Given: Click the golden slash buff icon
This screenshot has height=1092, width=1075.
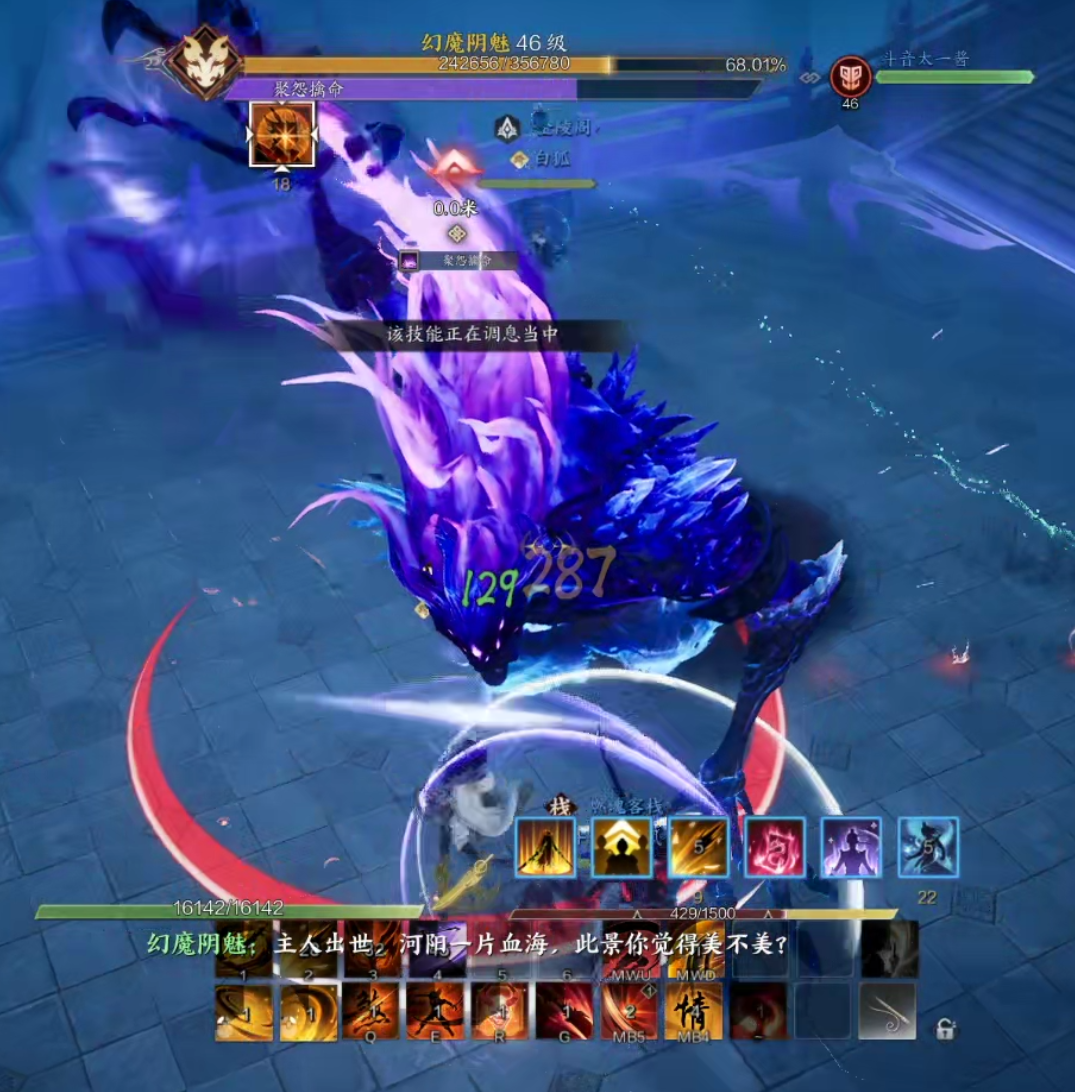Looking at the screenshot, I should click(699, 848).
